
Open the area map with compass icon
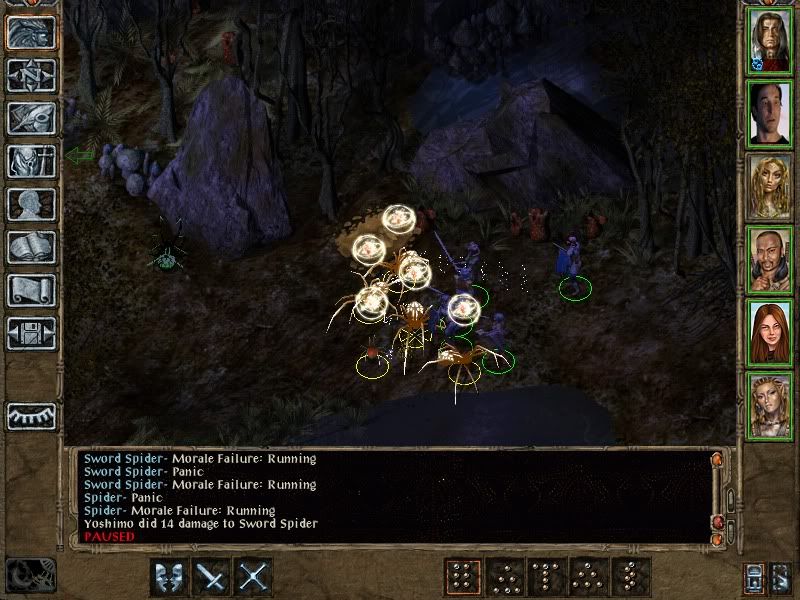(31, 75)
